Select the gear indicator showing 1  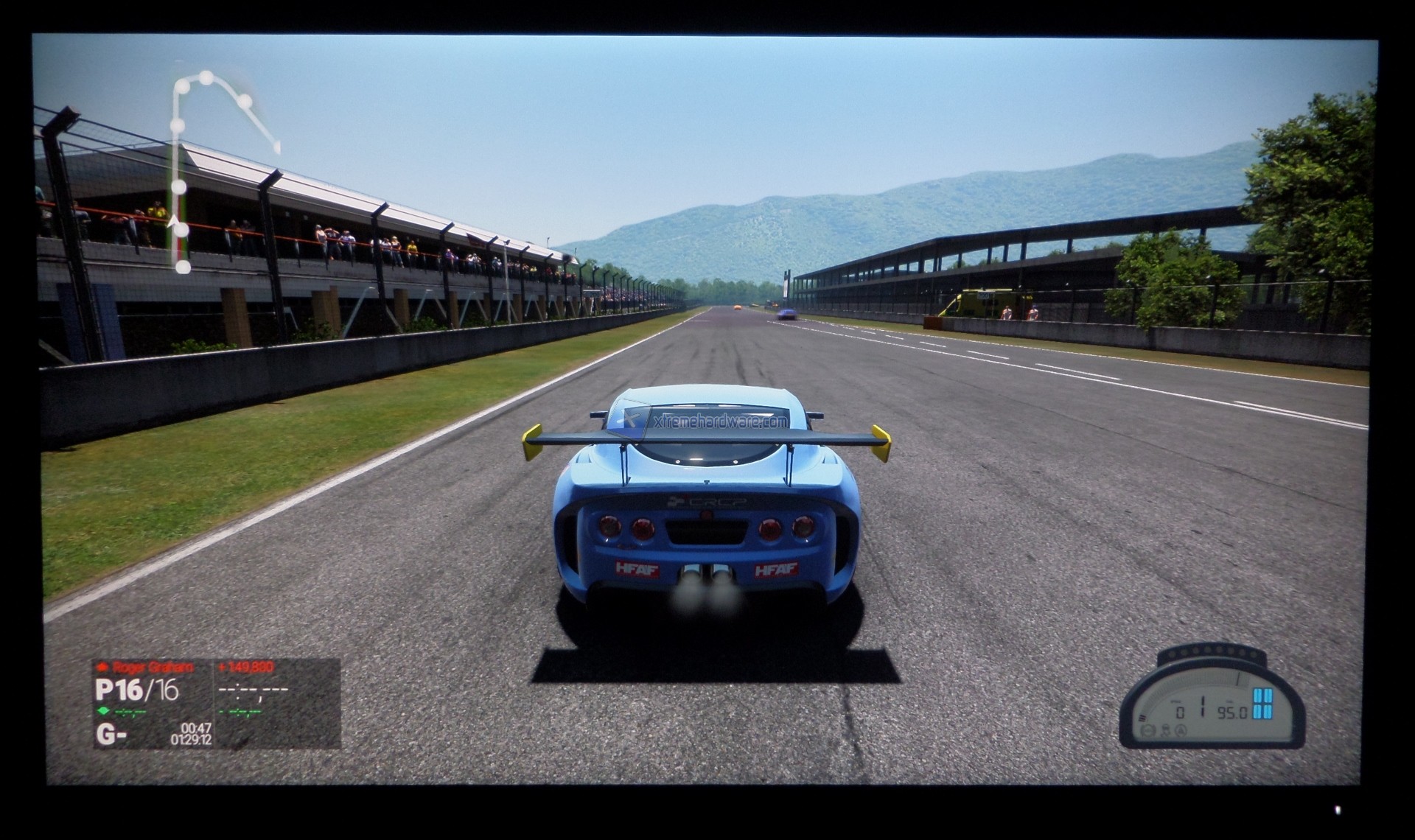tap(1202, 706)
